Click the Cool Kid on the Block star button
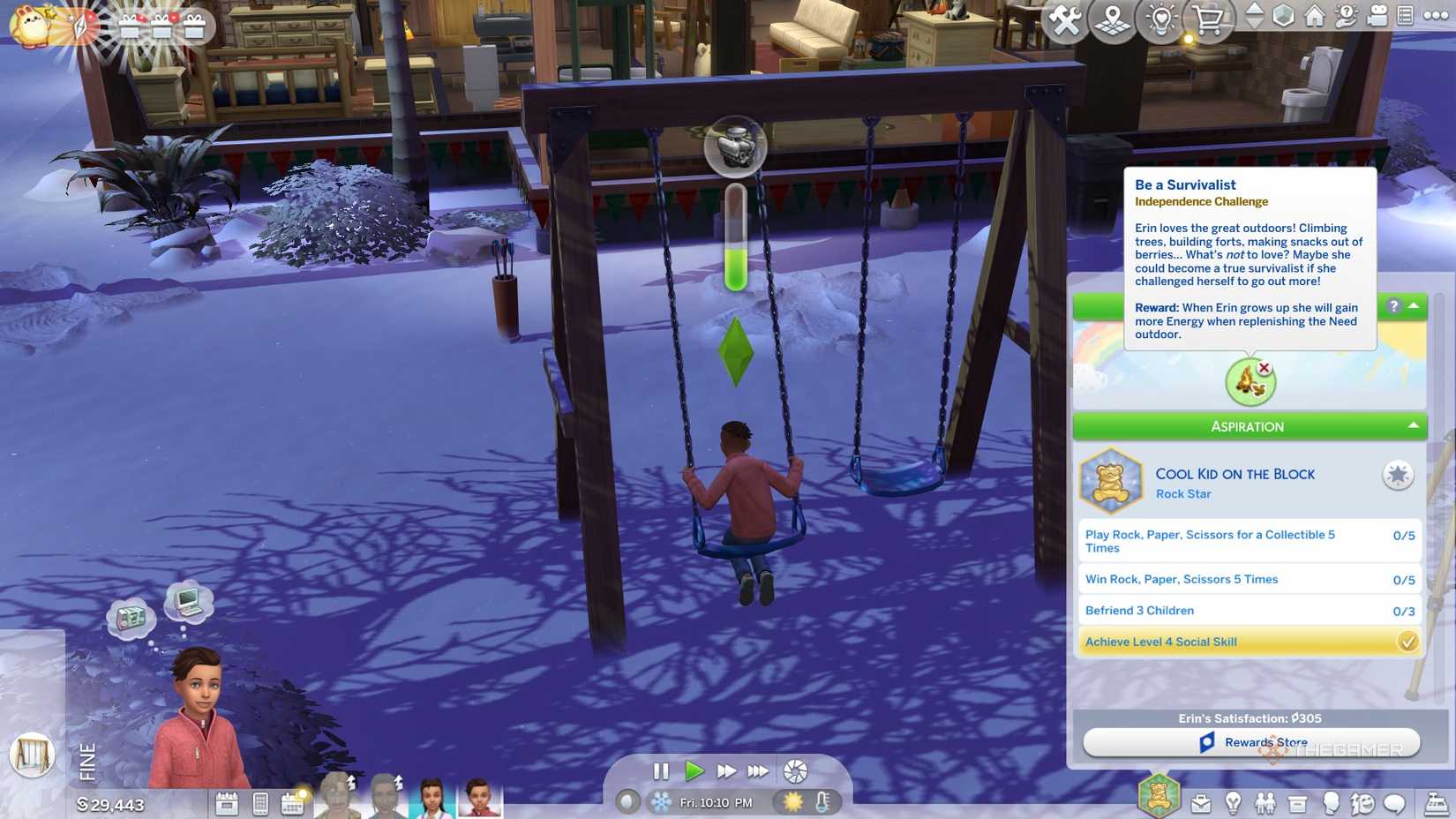 pos(1397,475)
